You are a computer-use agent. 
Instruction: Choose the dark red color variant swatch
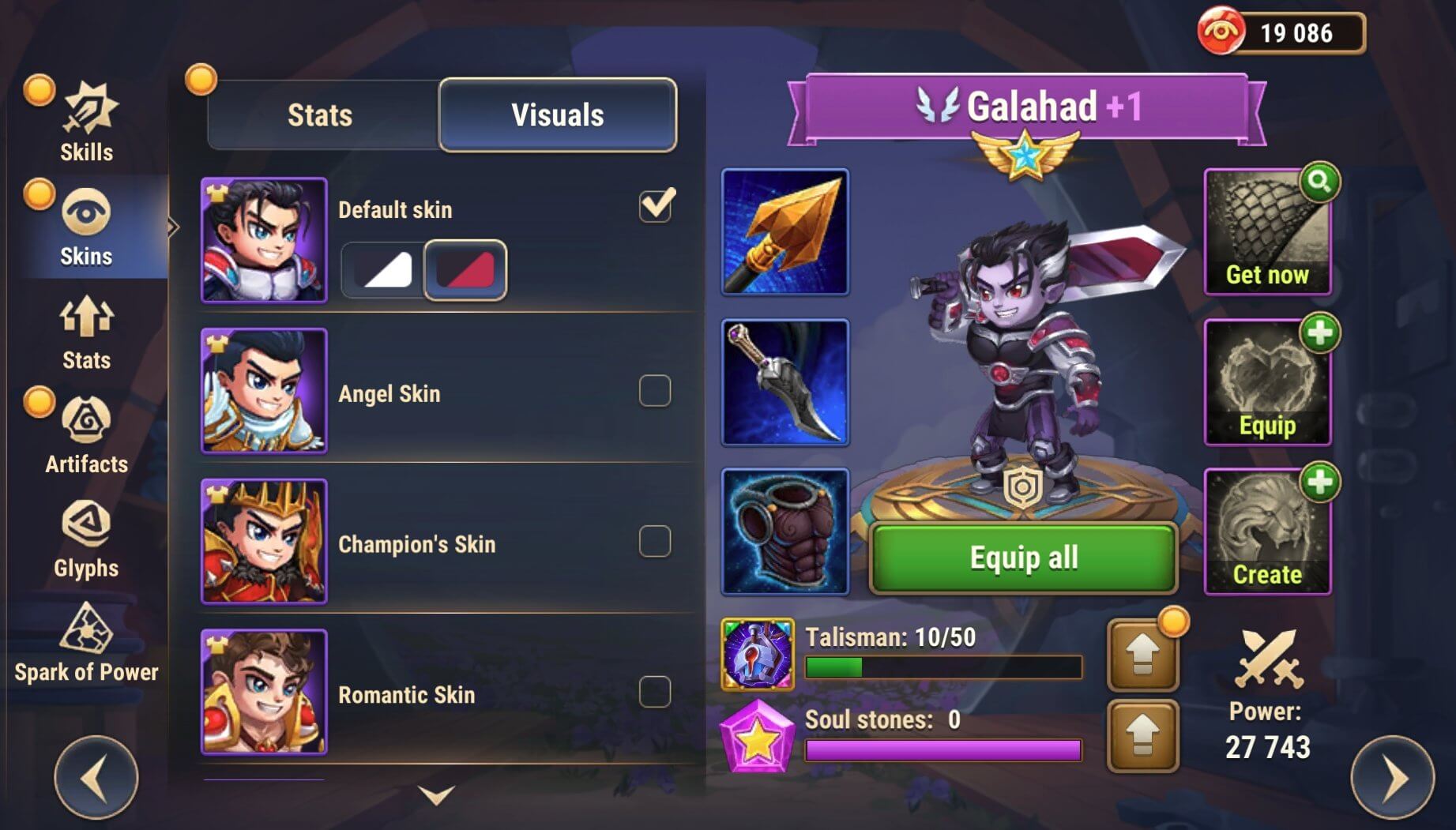point(465,270)
